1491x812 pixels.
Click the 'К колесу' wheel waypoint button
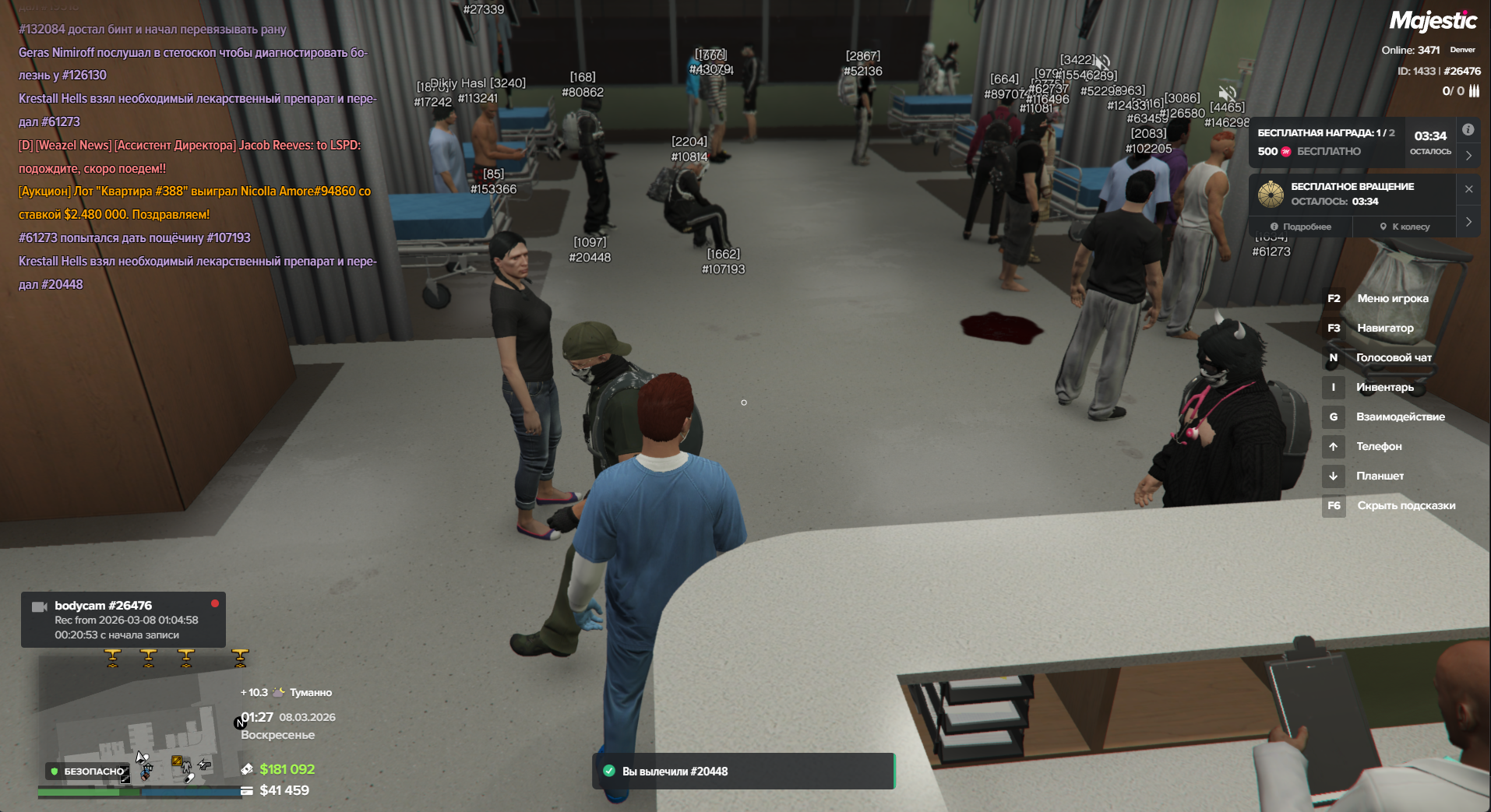pyautogui.click(x=1405, y=227)
